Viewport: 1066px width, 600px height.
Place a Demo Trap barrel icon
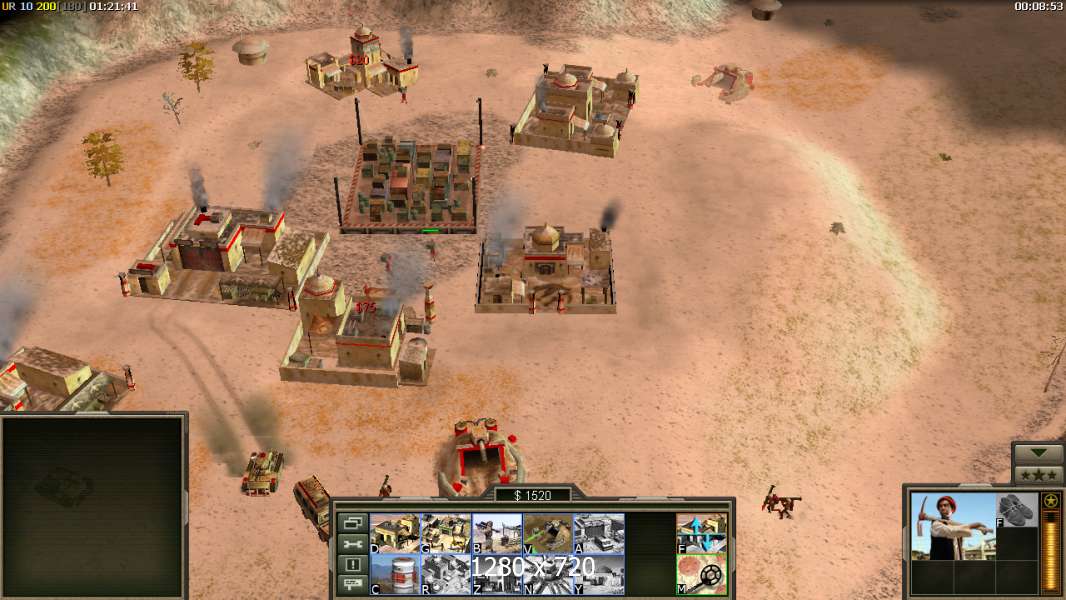click(x=395, y=574)
